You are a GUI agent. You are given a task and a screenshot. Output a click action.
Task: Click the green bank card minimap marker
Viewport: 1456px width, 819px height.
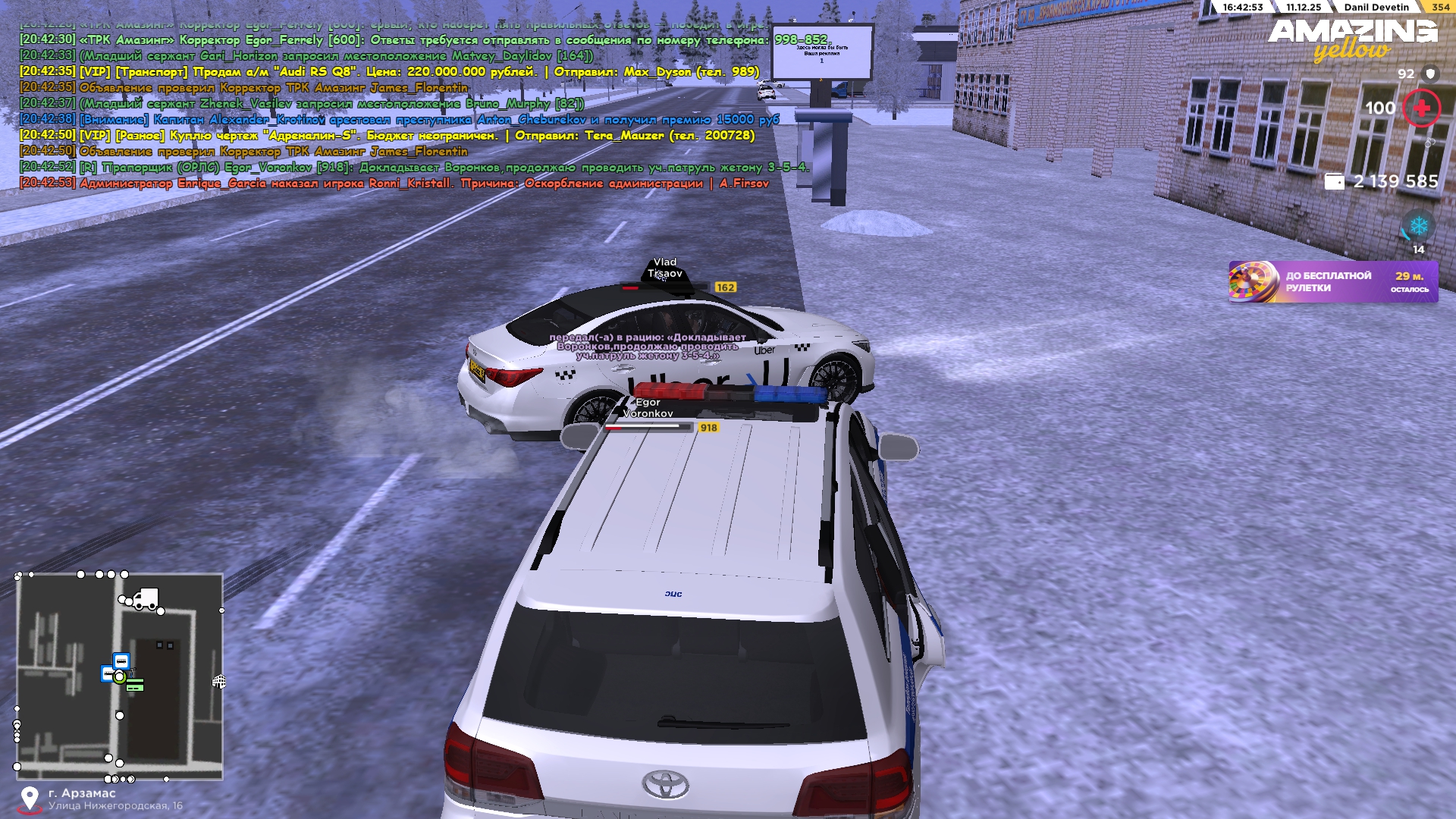point(135,686)
